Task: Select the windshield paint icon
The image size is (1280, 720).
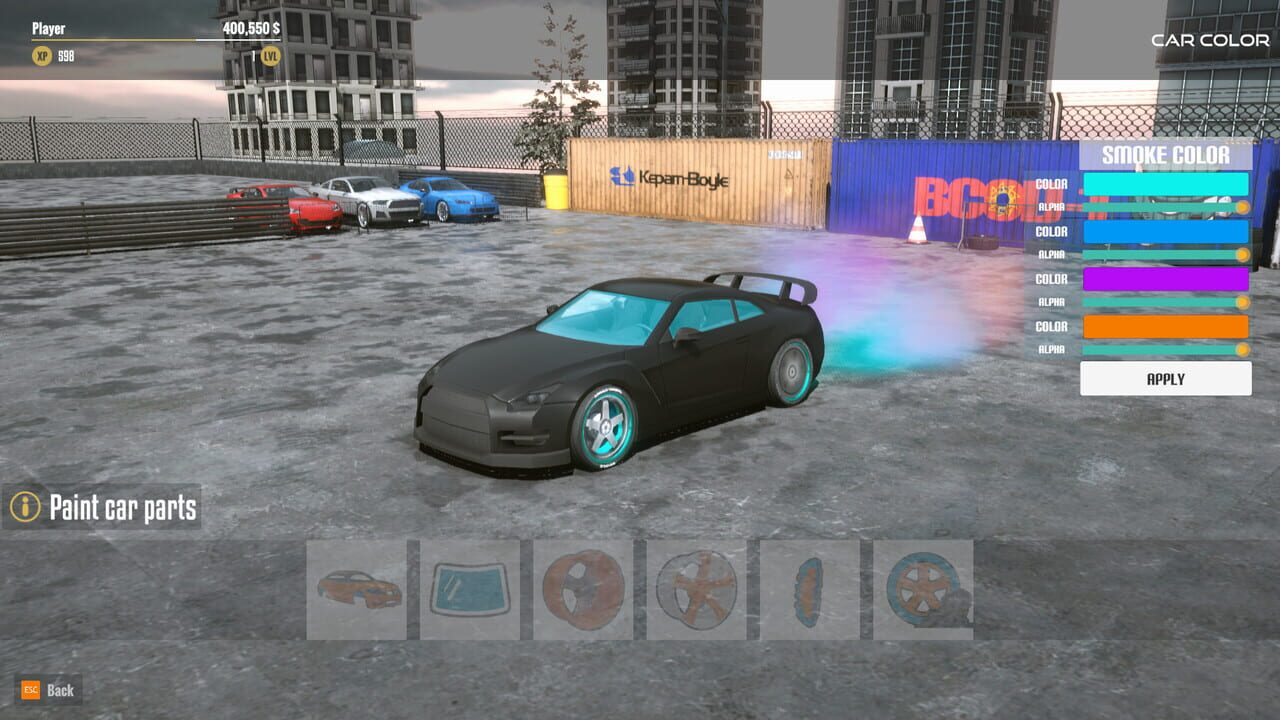Action: [x=470, y=590]
